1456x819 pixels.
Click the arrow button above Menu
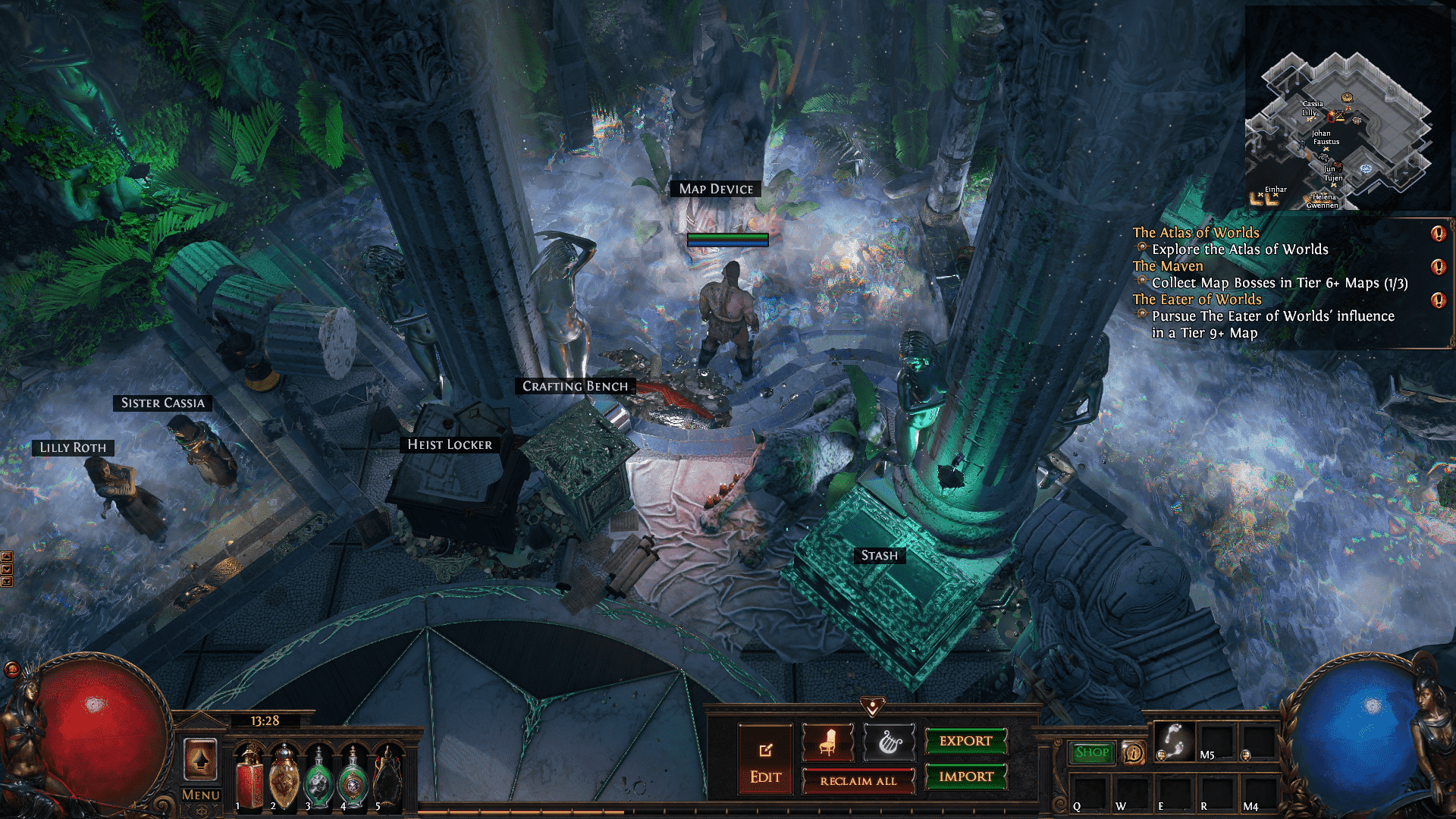coord(201,759)
